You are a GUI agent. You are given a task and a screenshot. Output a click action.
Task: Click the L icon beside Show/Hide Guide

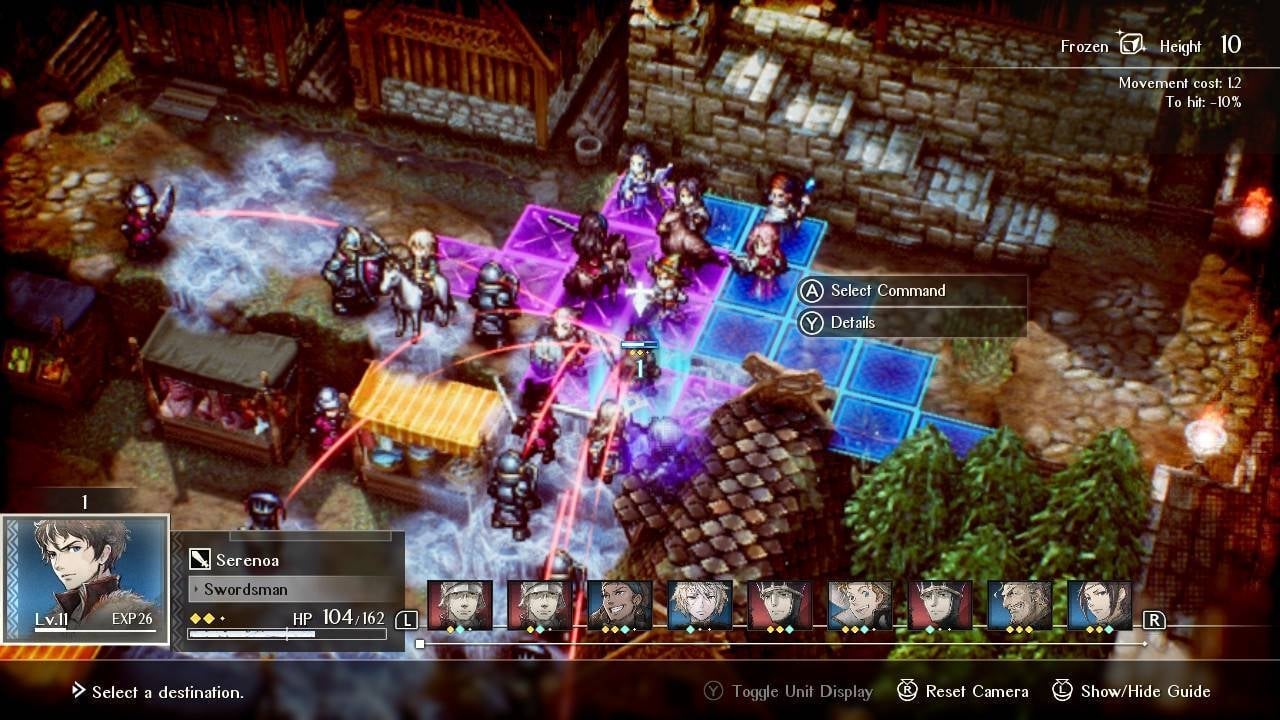pos(1064,691)
